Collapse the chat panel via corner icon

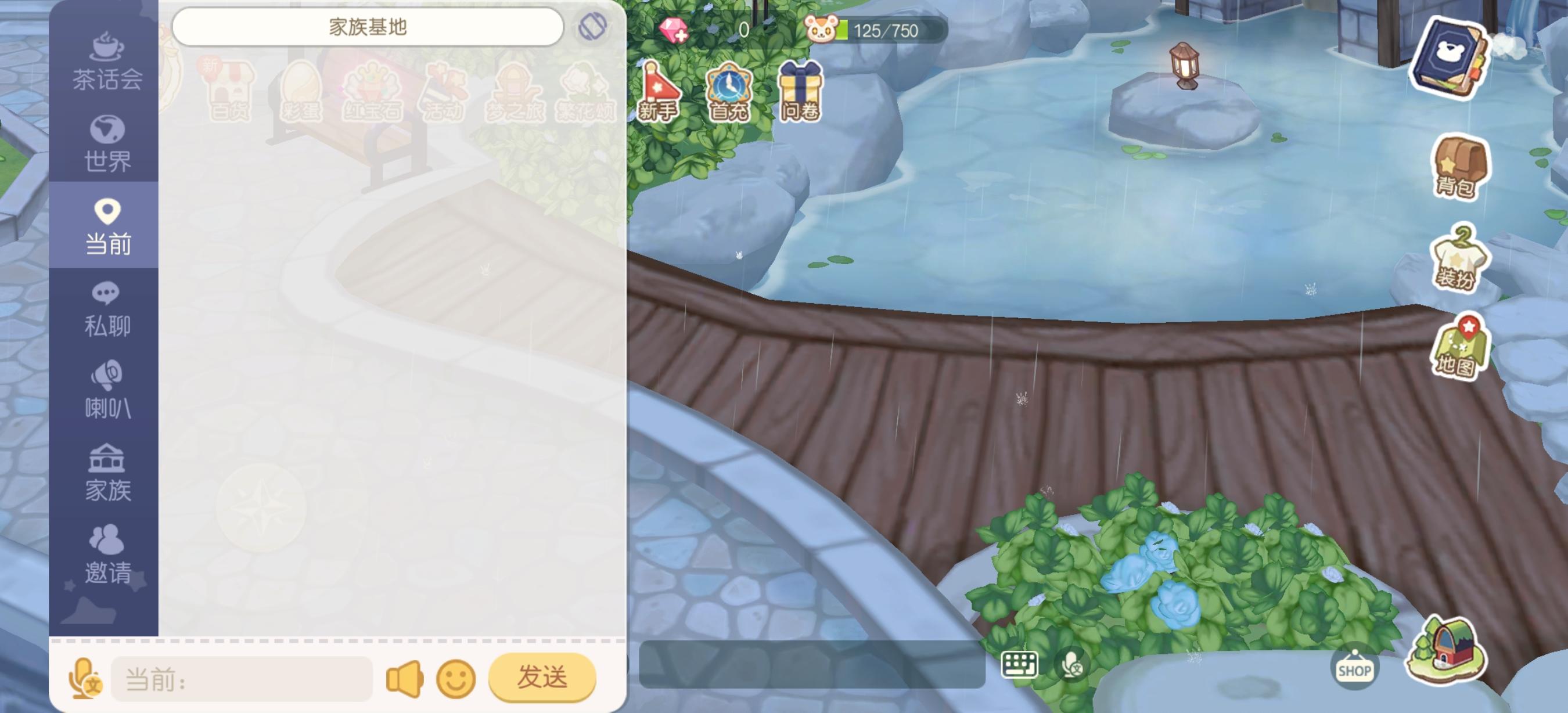(592, 27)
